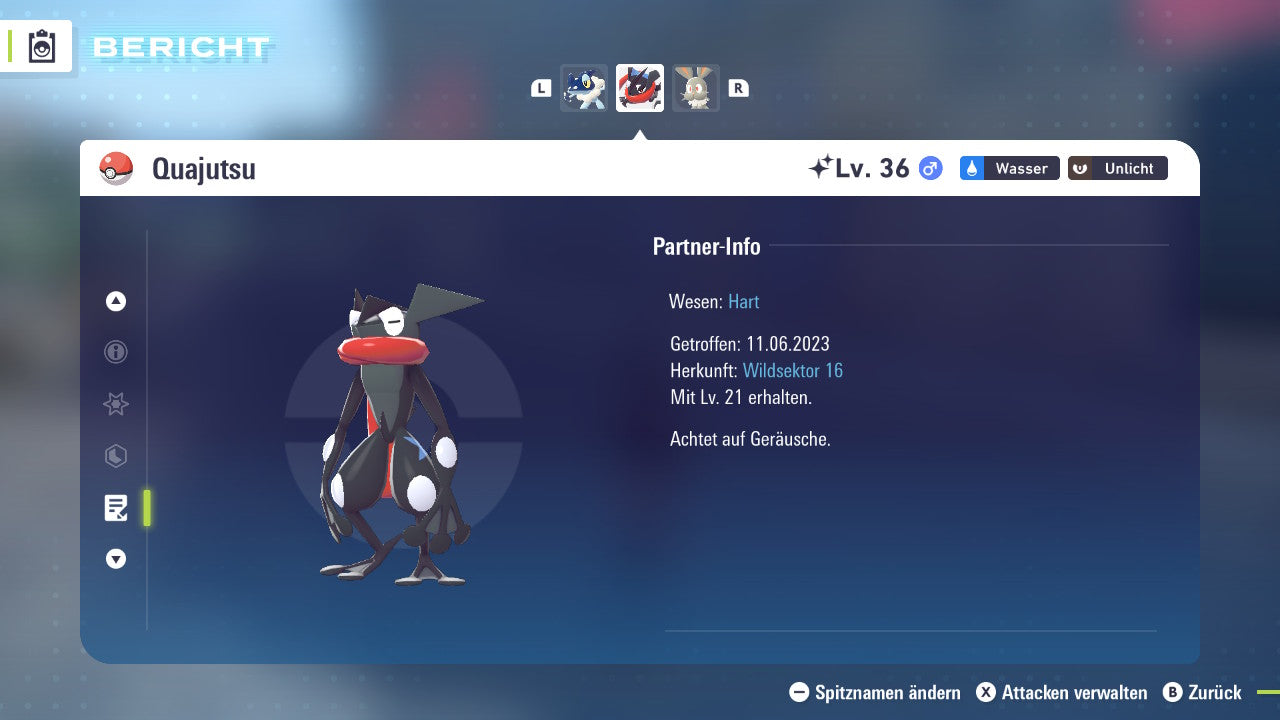Switch to the Froxy thumbnail tab
The height and width of the screenshot is (720, 1280).
point(584,88)
